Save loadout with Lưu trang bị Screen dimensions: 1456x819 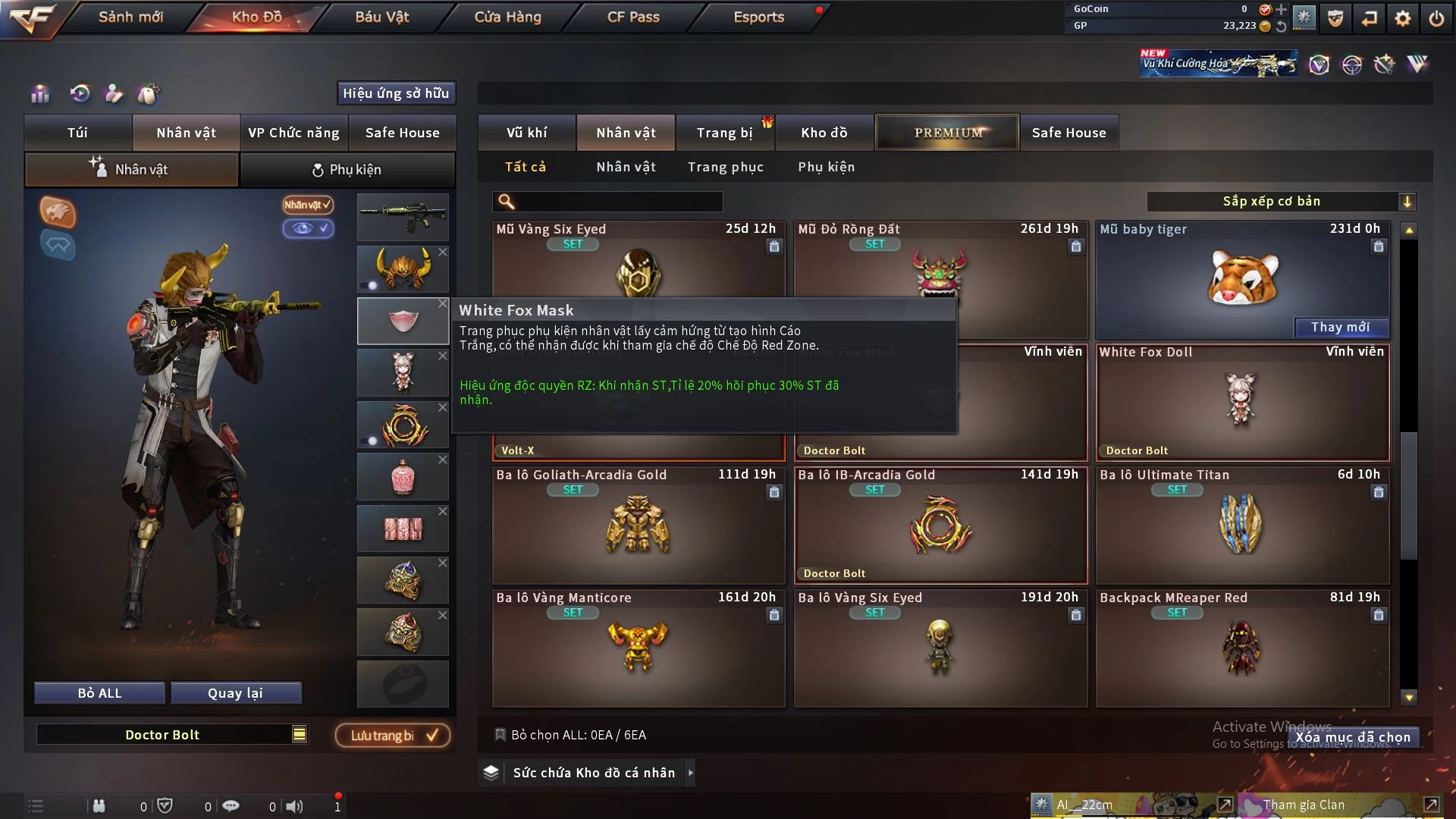[393, 735]
